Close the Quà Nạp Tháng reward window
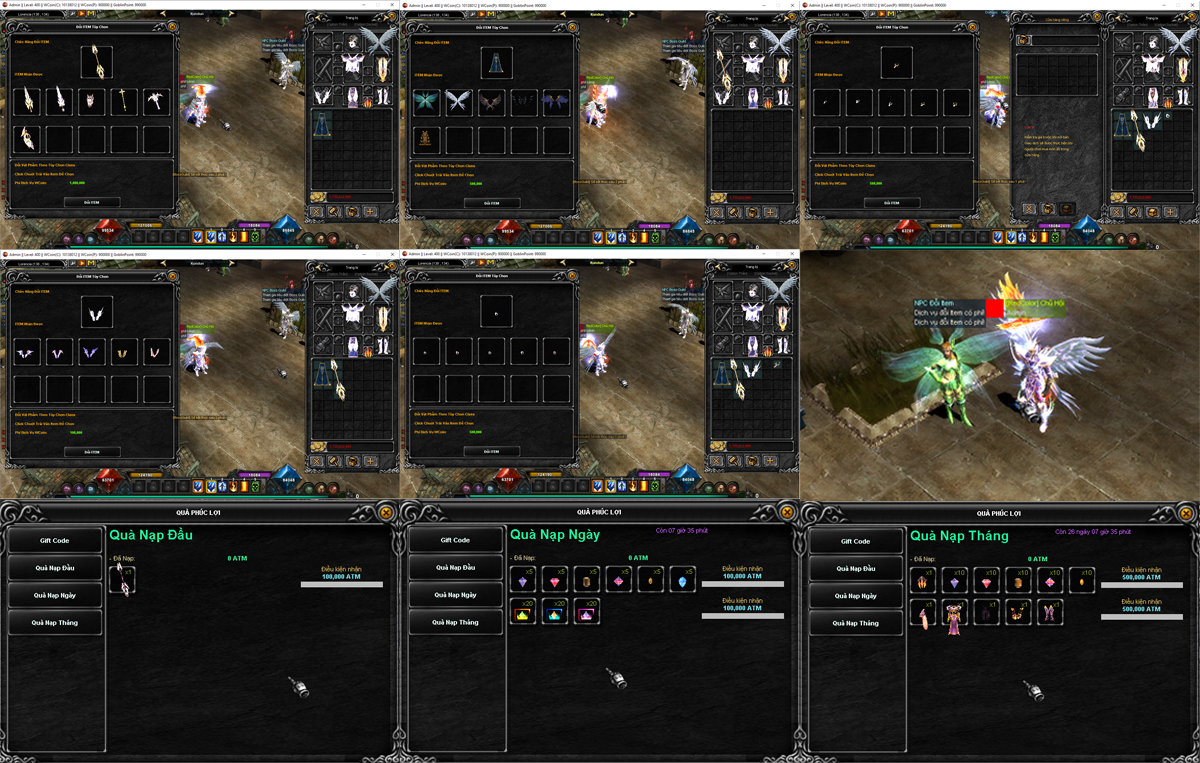This screenshot has width=1200, height=763. pos(1187,512)
